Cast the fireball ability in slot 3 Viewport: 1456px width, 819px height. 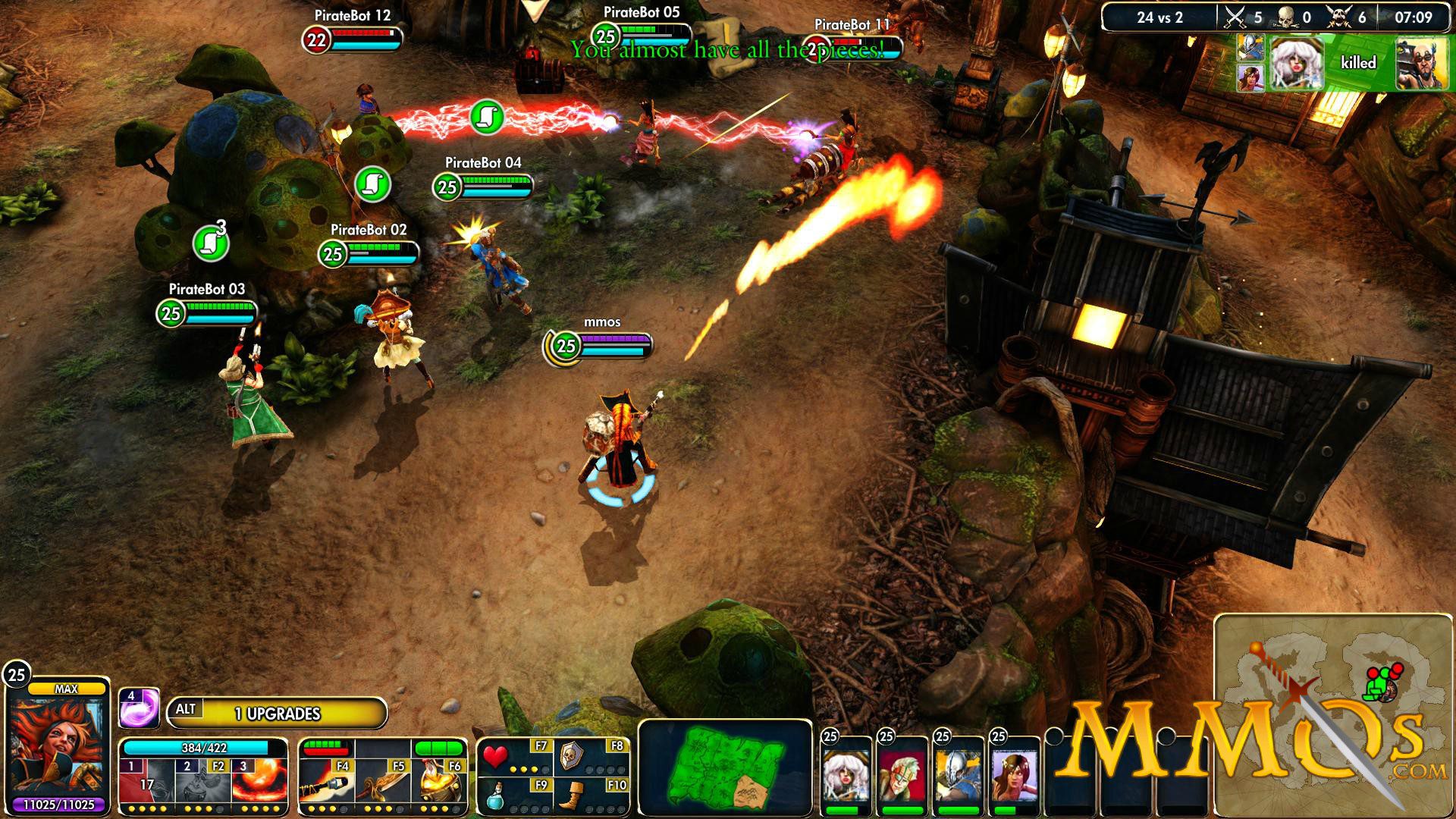click(x=259, y=781)
